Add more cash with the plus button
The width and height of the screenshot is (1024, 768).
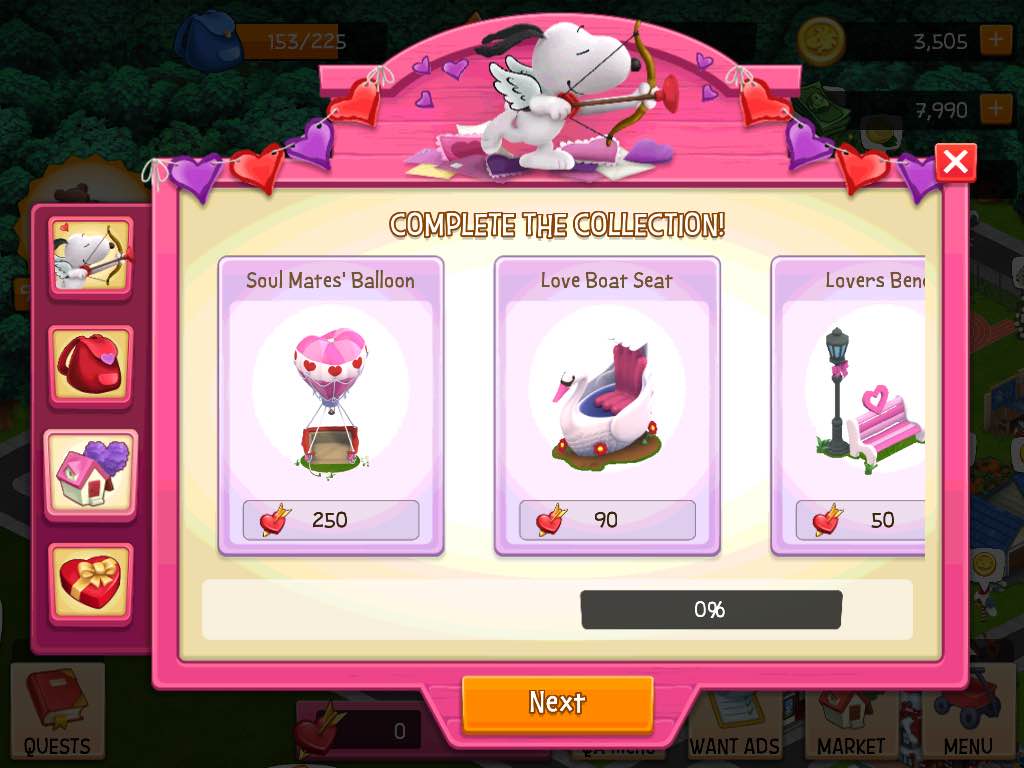click(x=995, y=108)
